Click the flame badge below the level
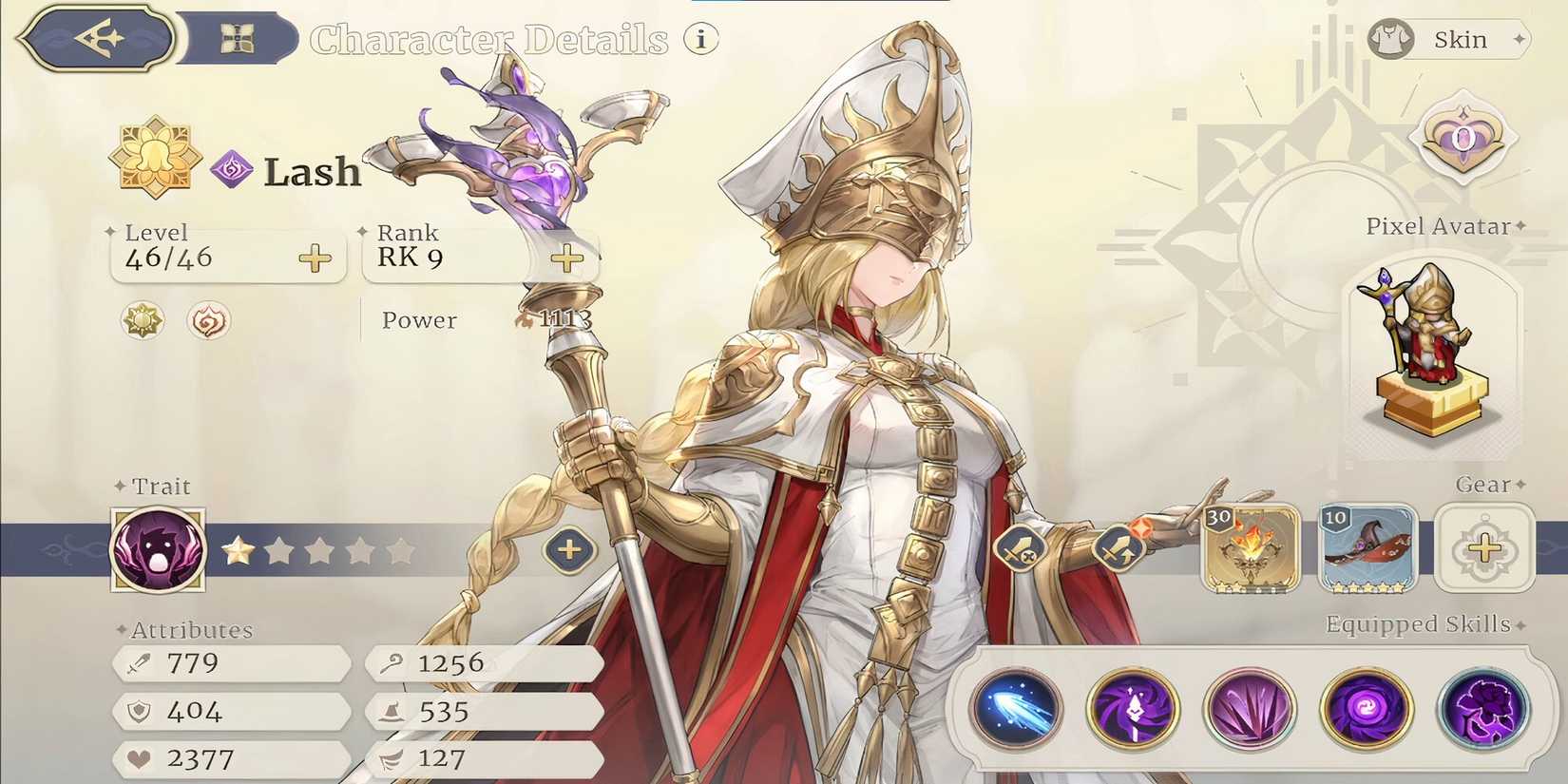 click(x=207, y=322)
